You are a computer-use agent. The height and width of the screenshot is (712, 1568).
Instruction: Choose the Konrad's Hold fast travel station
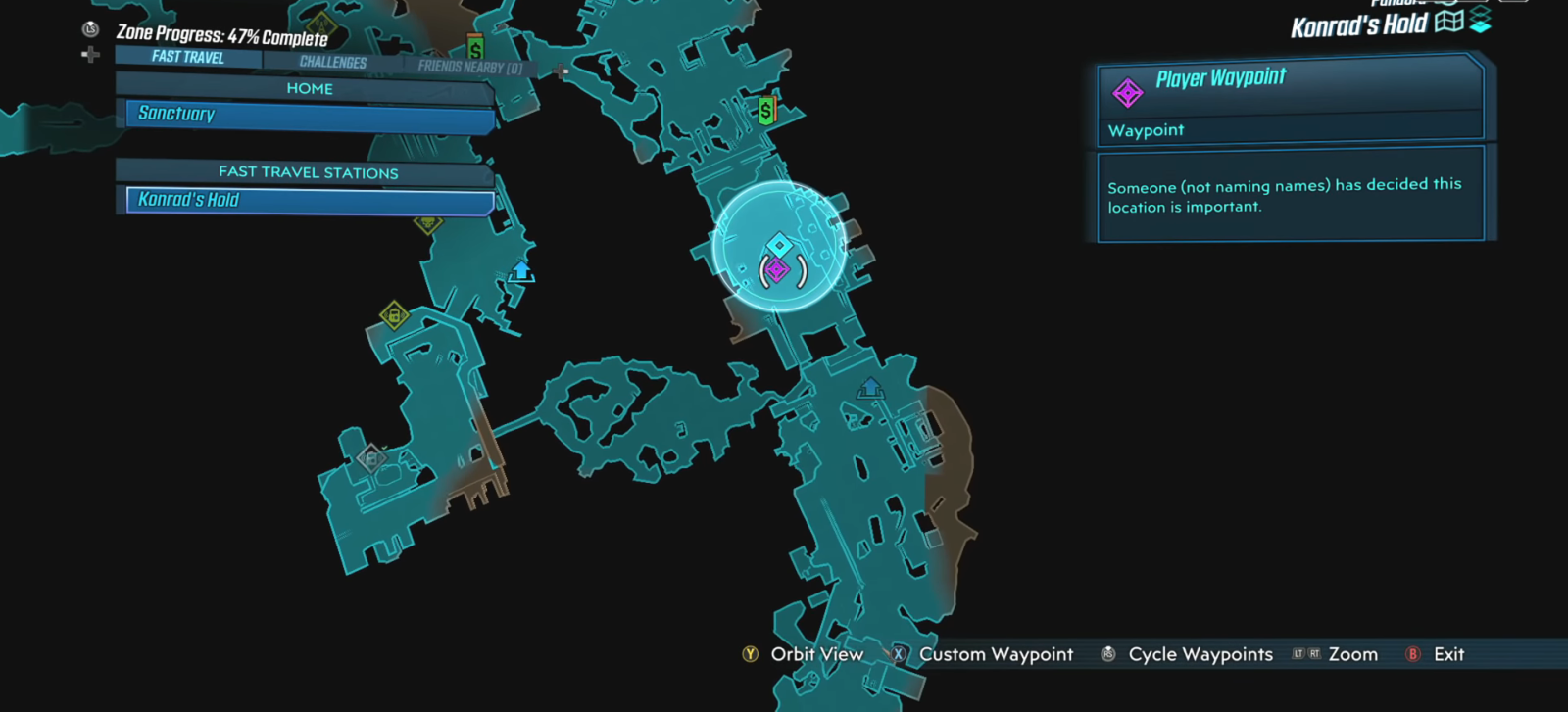click(x=310, y=200)
